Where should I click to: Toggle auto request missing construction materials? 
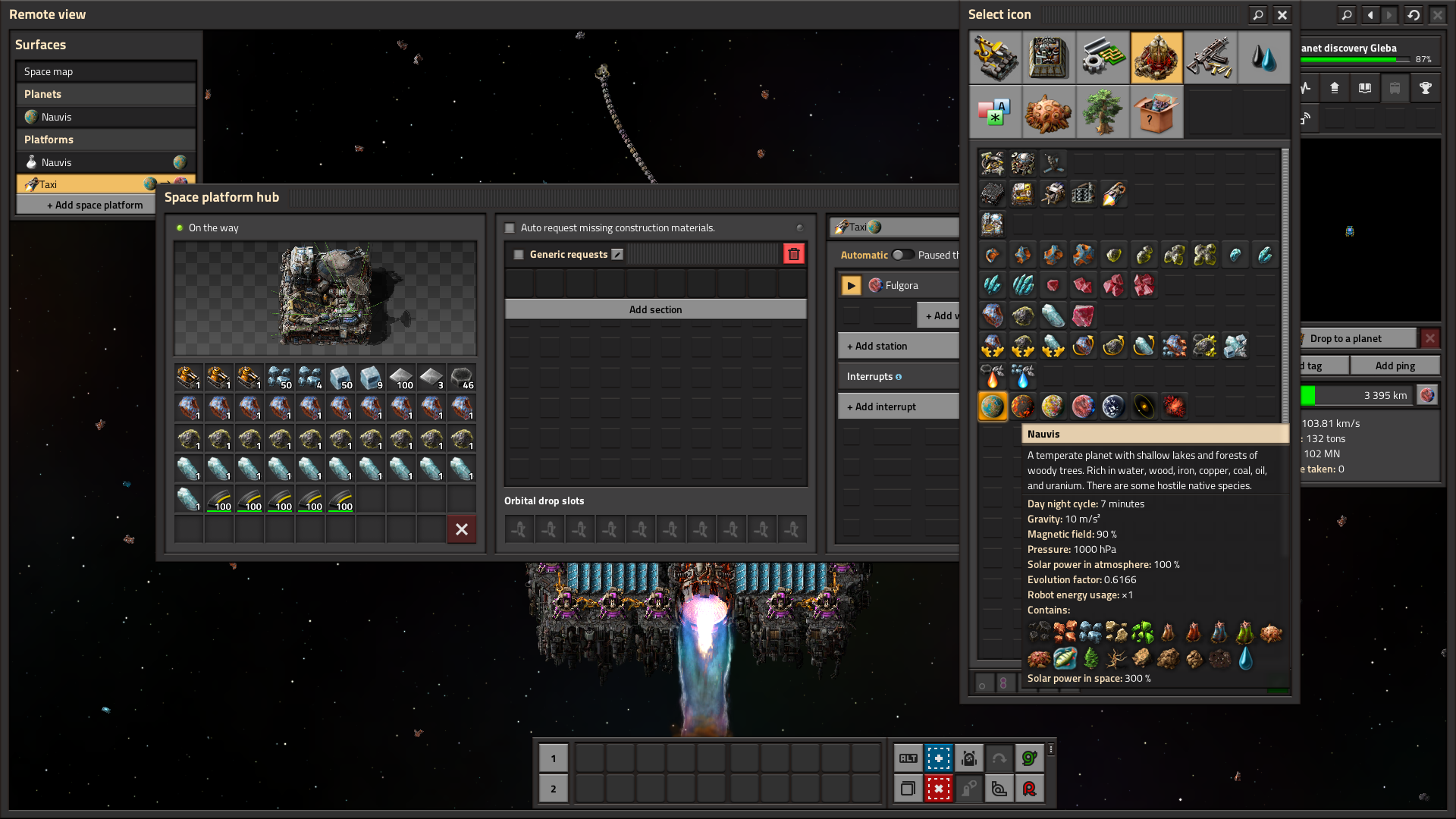point(510,227)
